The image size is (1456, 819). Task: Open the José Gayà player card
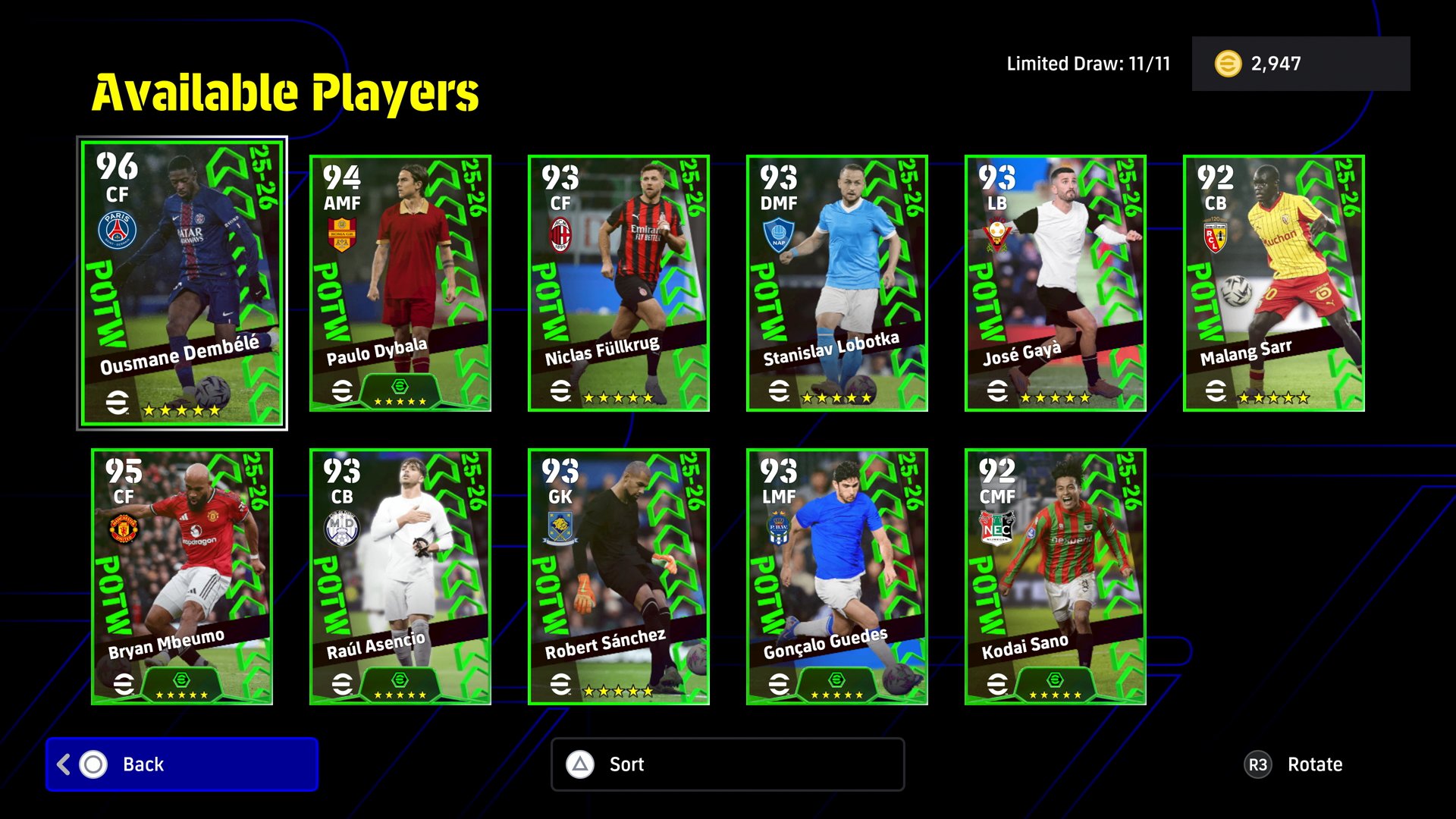1055,283
